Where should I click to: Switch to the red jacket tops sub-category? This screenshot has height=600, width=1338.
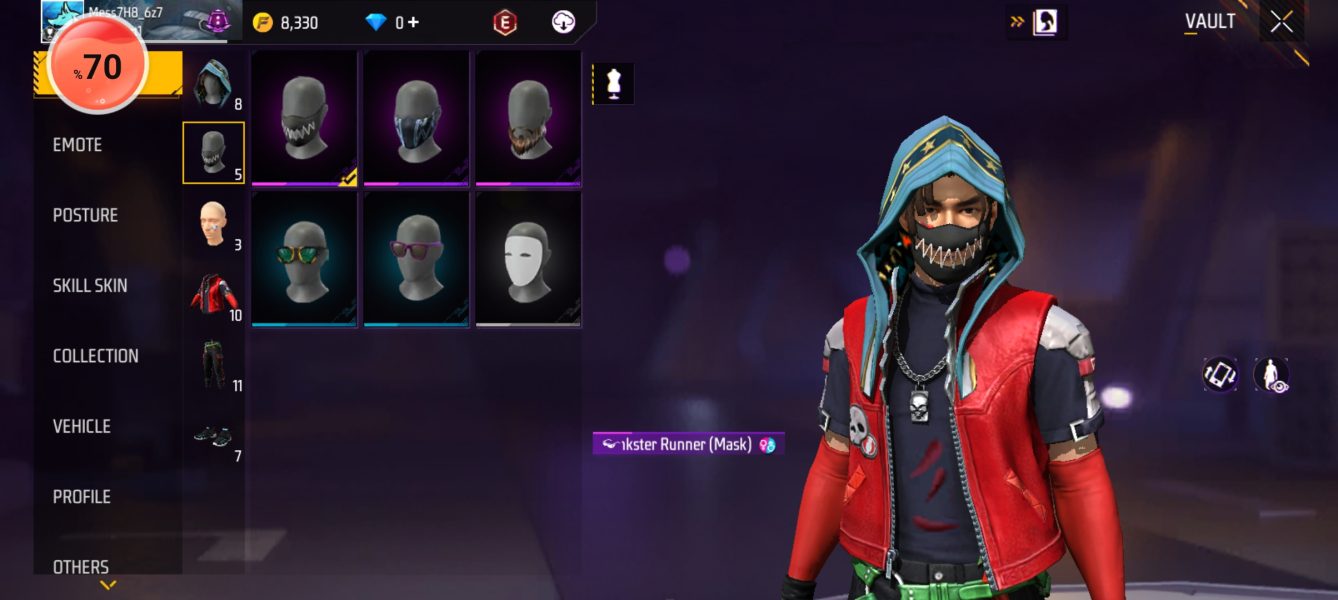coord(212,294)
